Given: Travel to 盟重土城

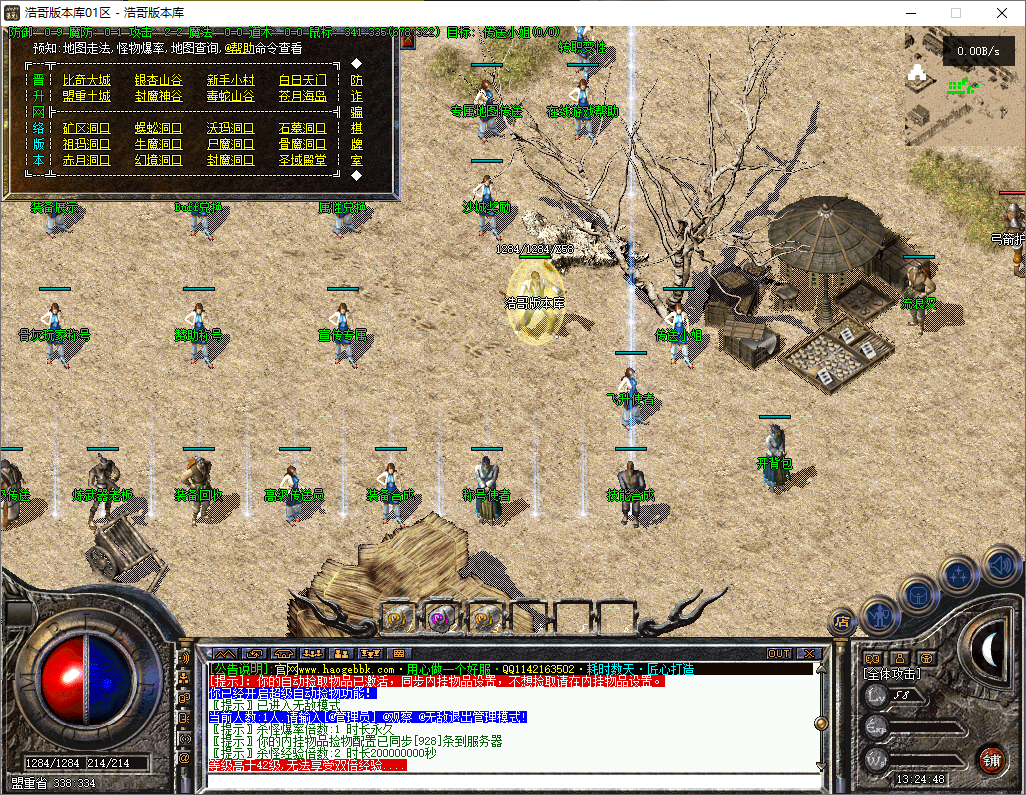Looking at the screenshot, I should click(x=86, y=96).
